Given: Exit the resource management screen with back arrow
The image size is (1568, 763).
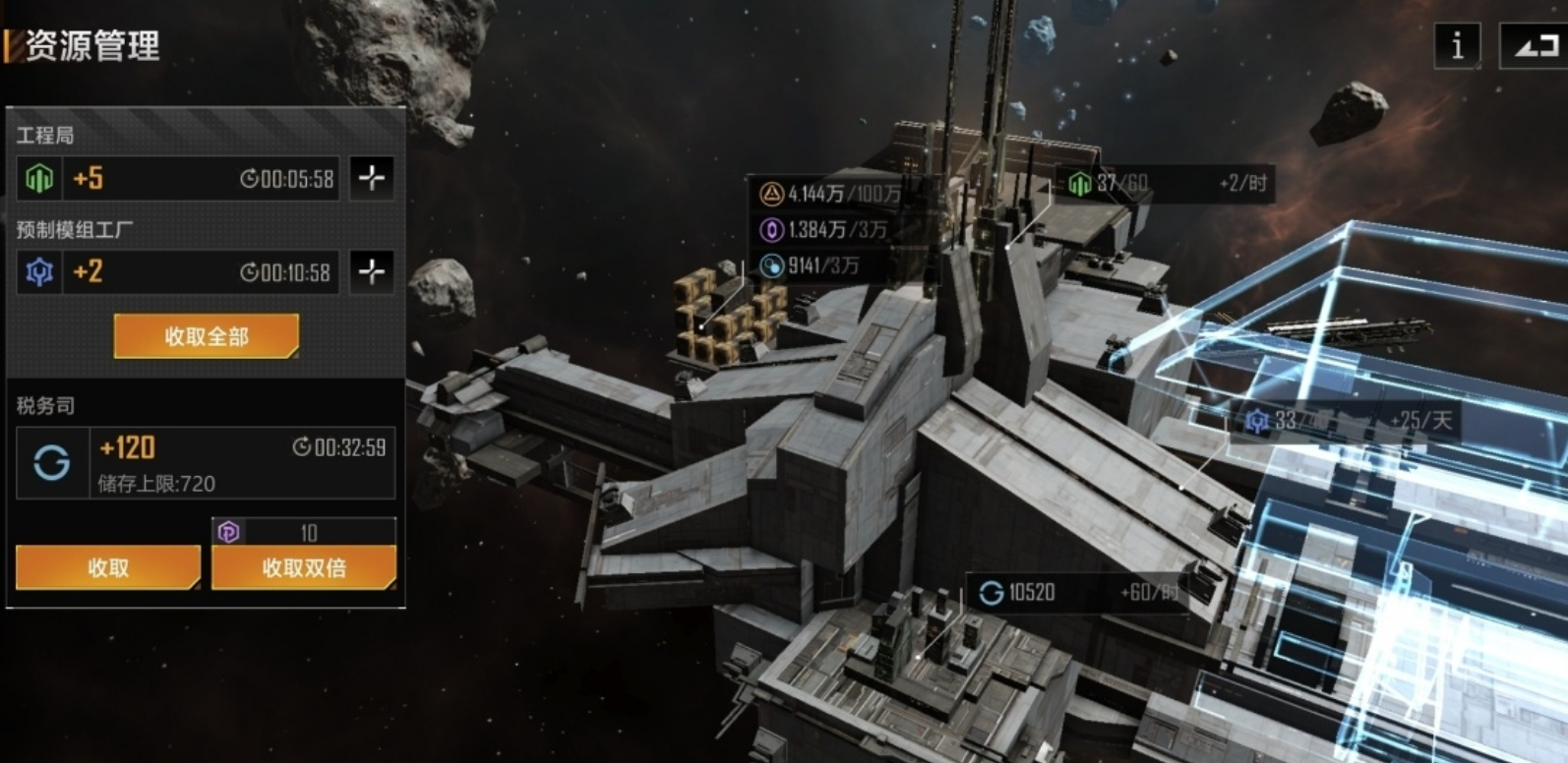Looking at the screenshot, I should tap(1533, 45).
